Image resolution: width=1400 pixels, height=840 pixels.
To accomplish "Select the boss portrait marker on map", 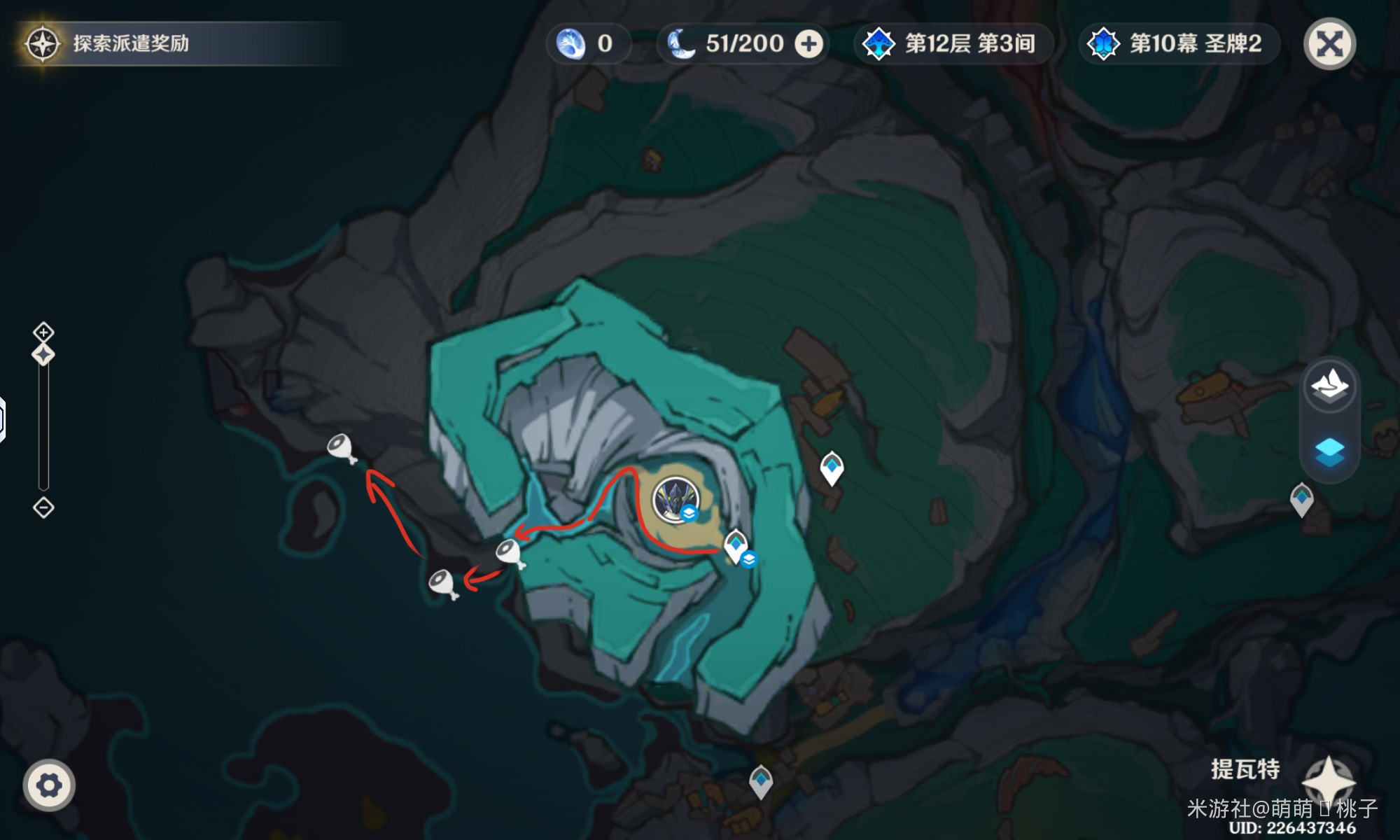I will pyautogui.click(x=675, y=499).
